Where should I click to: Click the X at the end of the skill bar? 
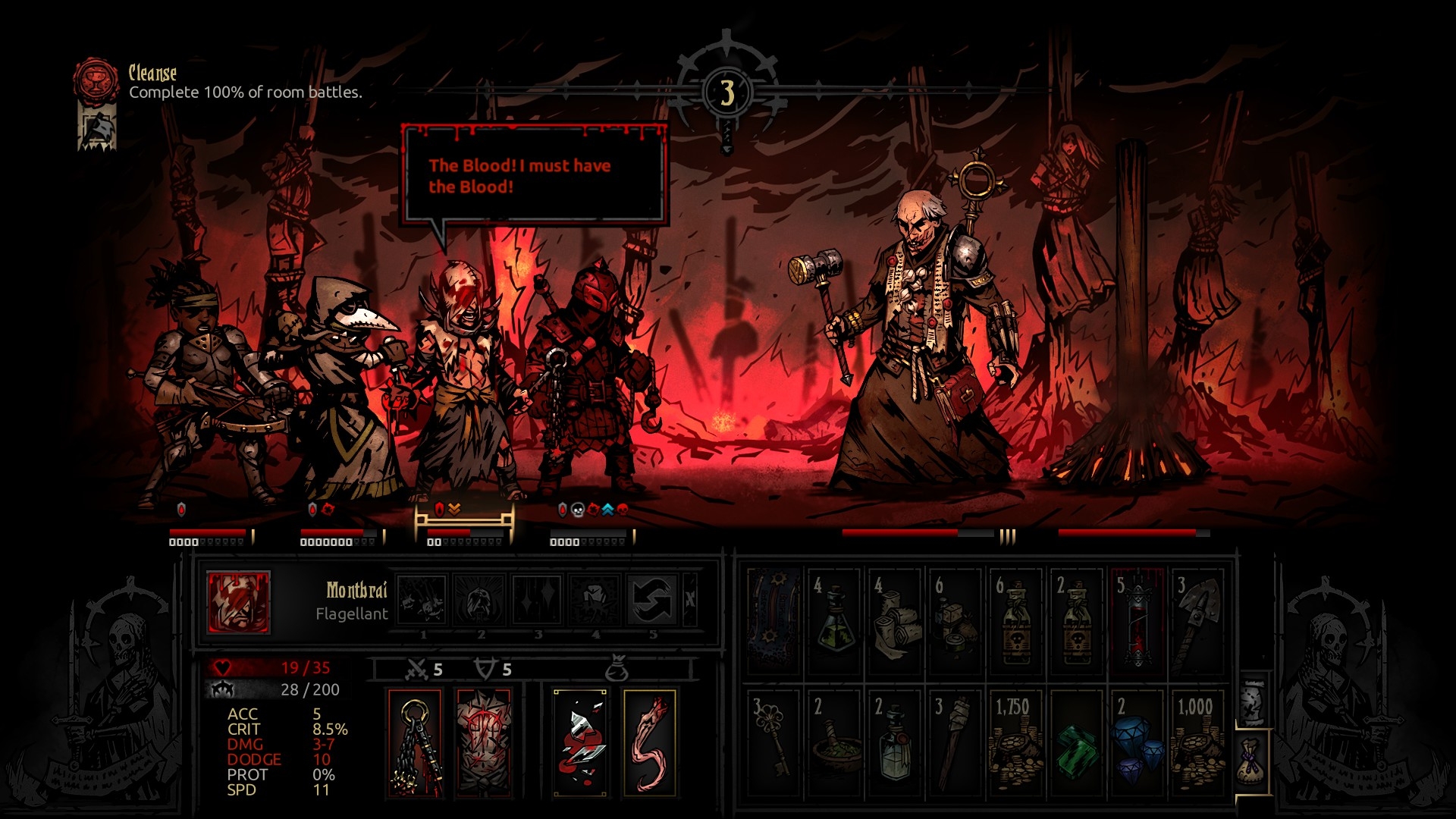click(689, 599)
